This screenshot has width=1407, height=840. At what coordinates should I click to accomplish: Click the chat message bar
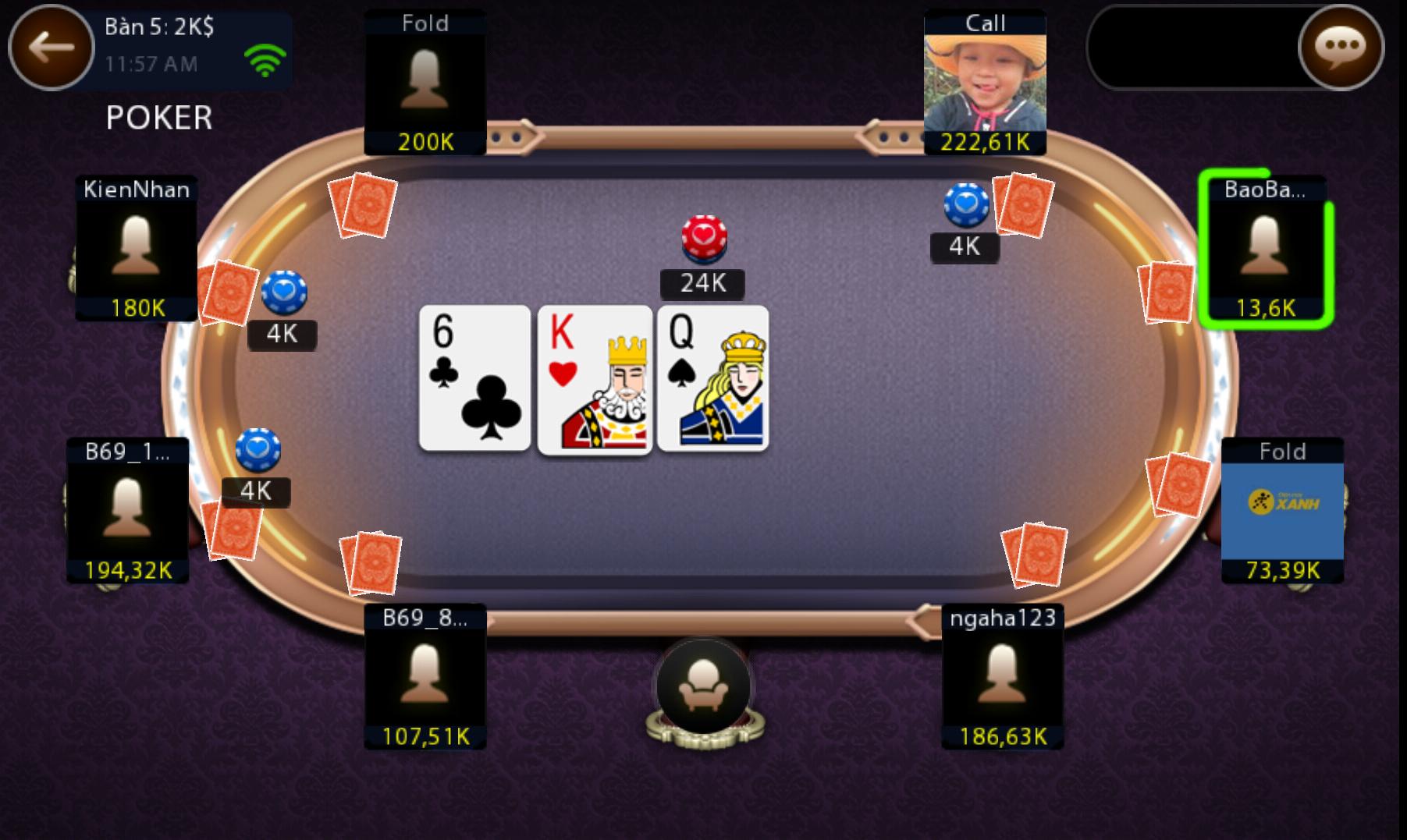1194,48
